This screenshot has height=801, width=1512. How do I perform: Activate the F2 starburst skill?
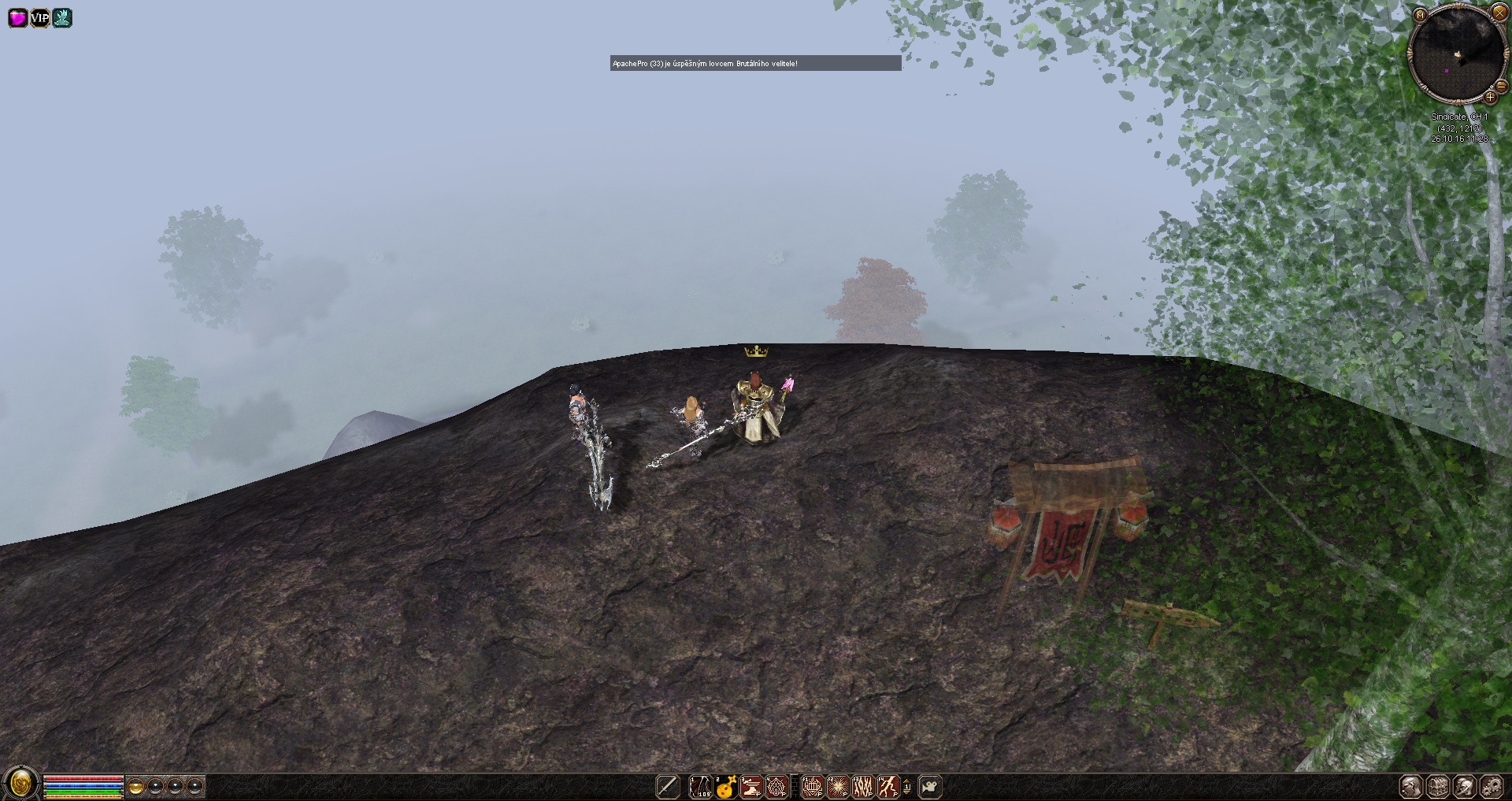point(837,786)
